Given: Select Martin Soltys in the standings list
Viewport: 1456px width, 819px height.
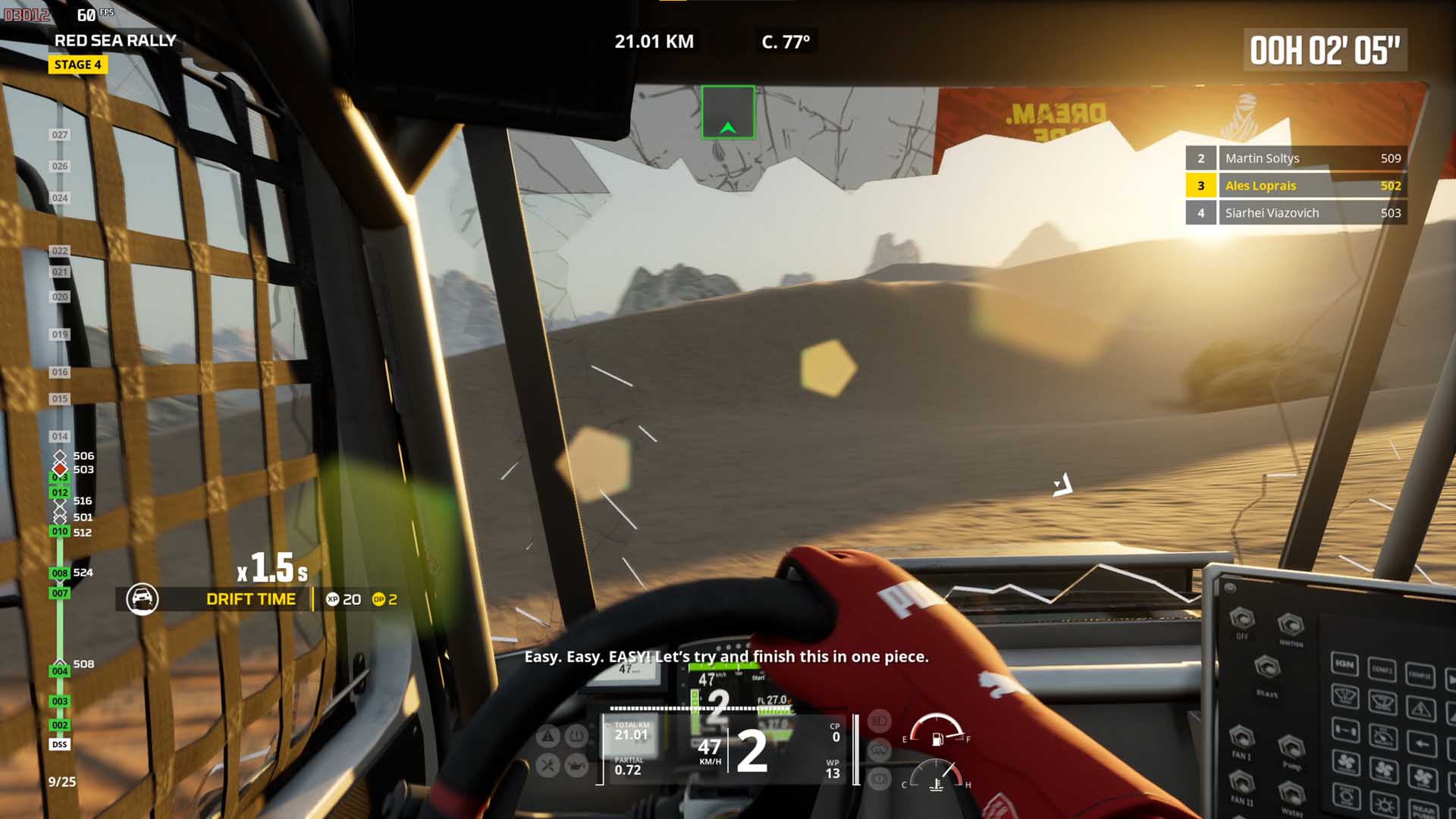Looking at the screenshot, I should 1296,158.
